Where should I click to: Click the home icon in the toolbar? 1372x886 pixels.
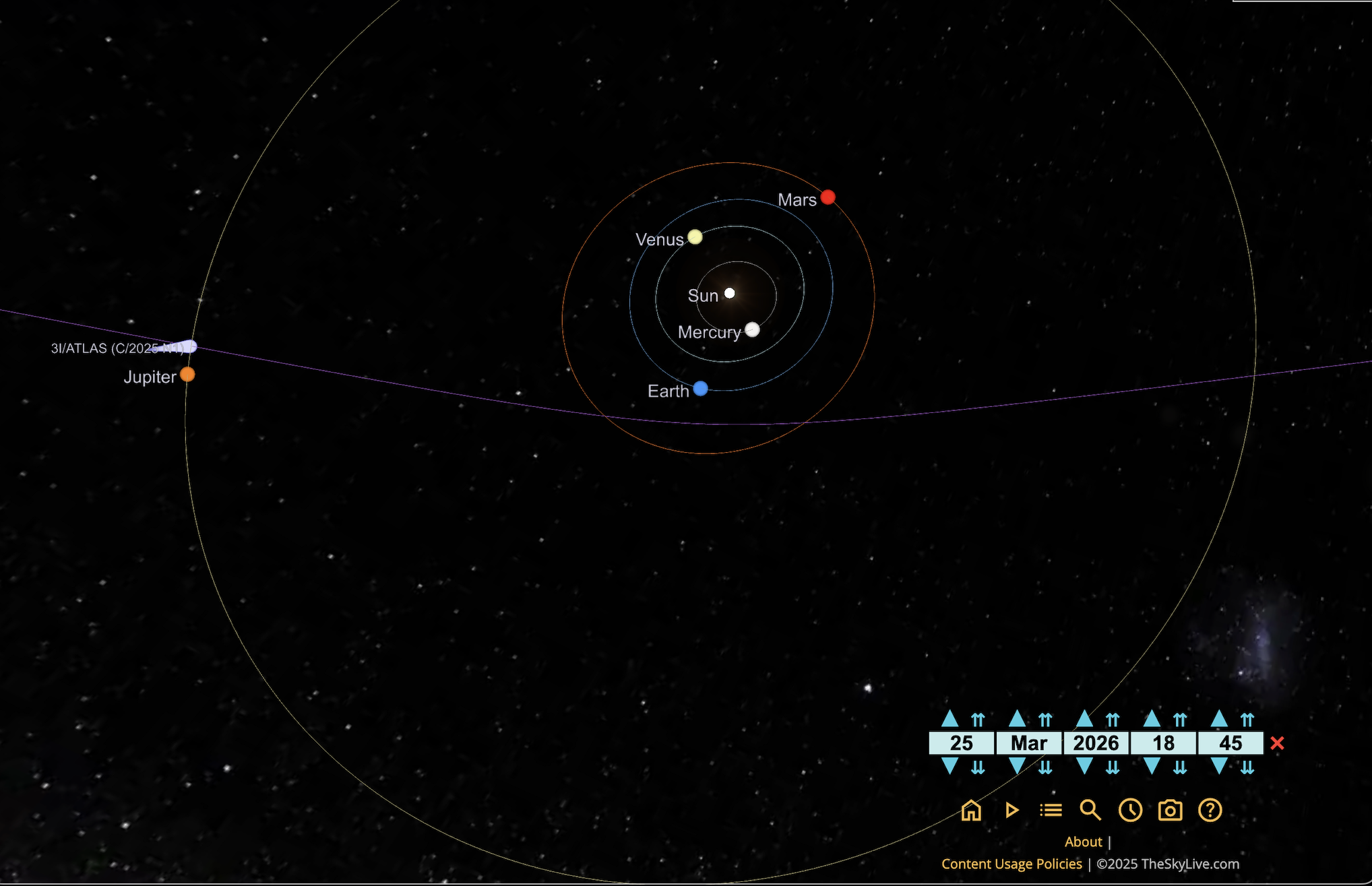click(971, 810)
